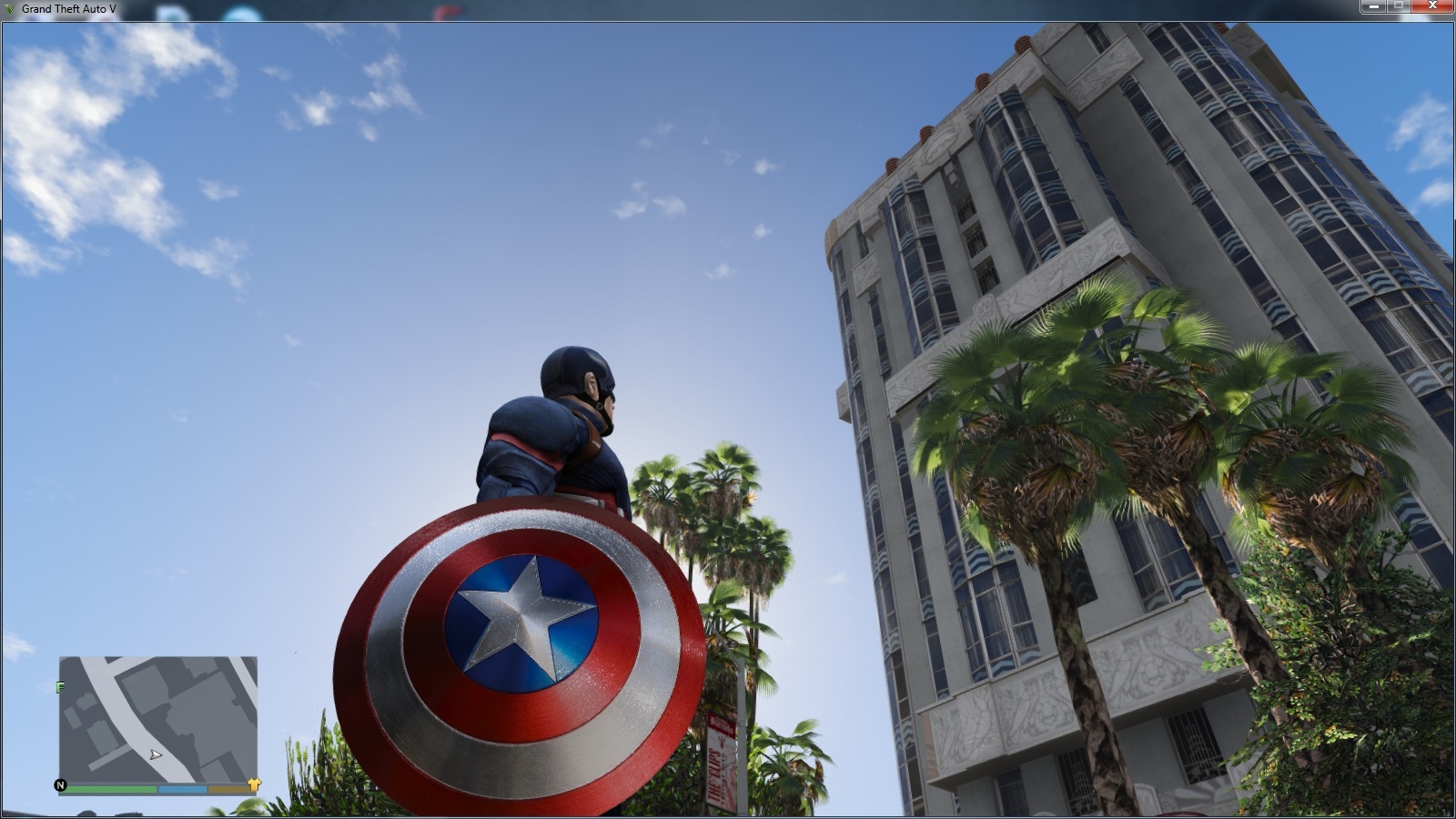1456x819 pixels.
Task: Click the yellow shirt shop blip
Action: click(x=256, y=785)
